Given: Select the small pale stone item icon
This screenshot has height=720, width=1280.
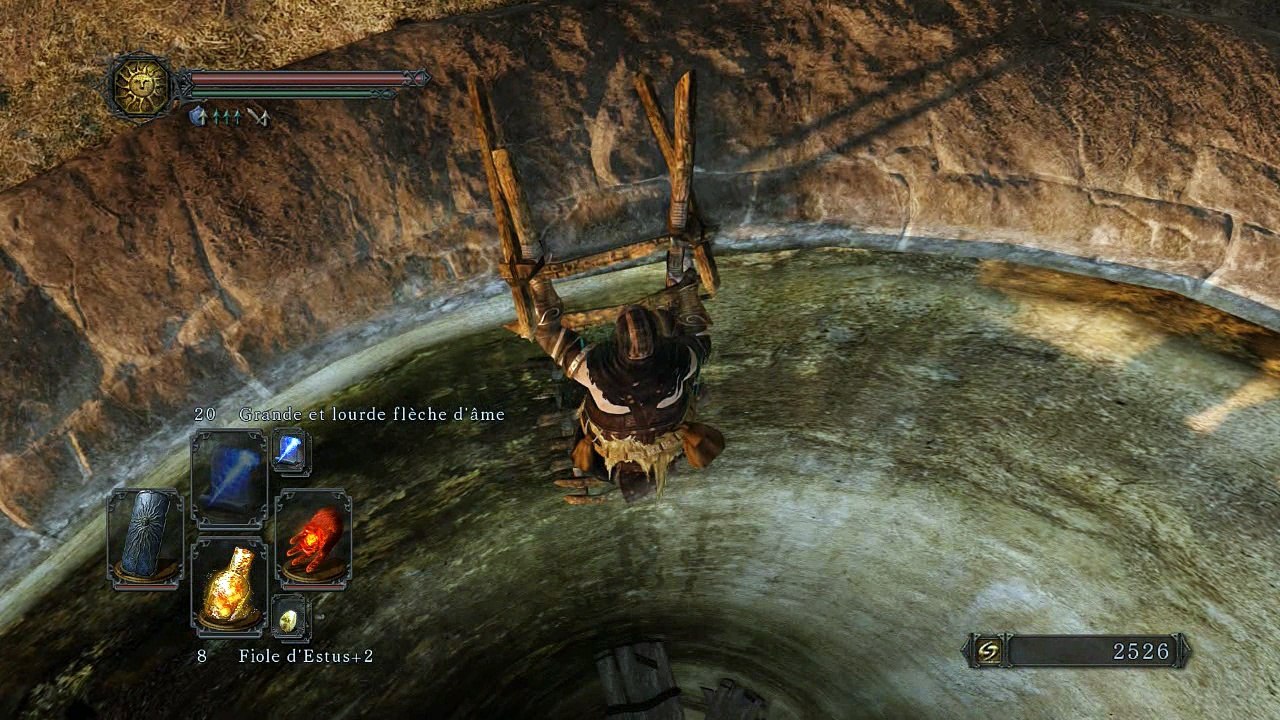Looking at the screenshot, I should [x=290, y=618].
